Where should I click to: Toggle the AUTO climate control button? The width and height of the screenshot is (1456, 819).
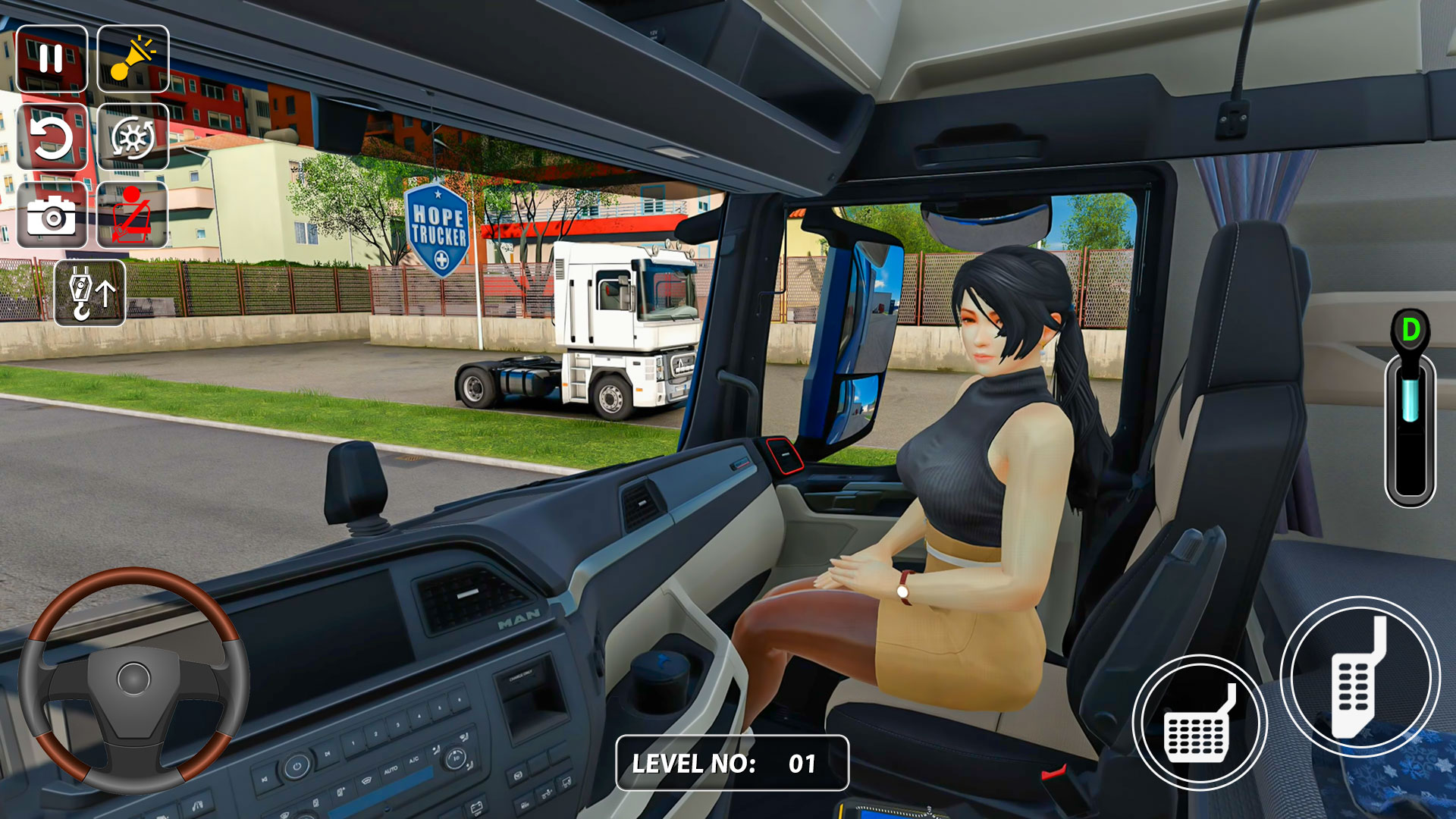click(x=391, y=768)
